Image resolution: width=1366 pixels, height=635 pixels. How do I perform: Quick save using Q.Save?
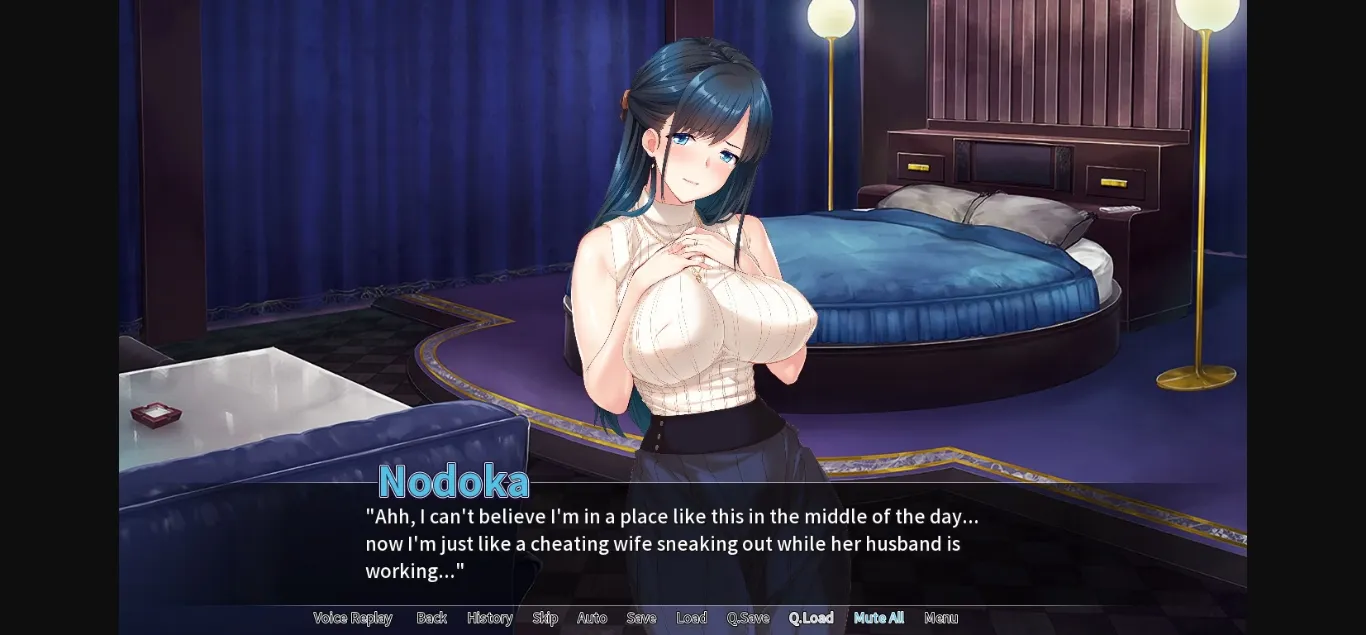(748, 618)
